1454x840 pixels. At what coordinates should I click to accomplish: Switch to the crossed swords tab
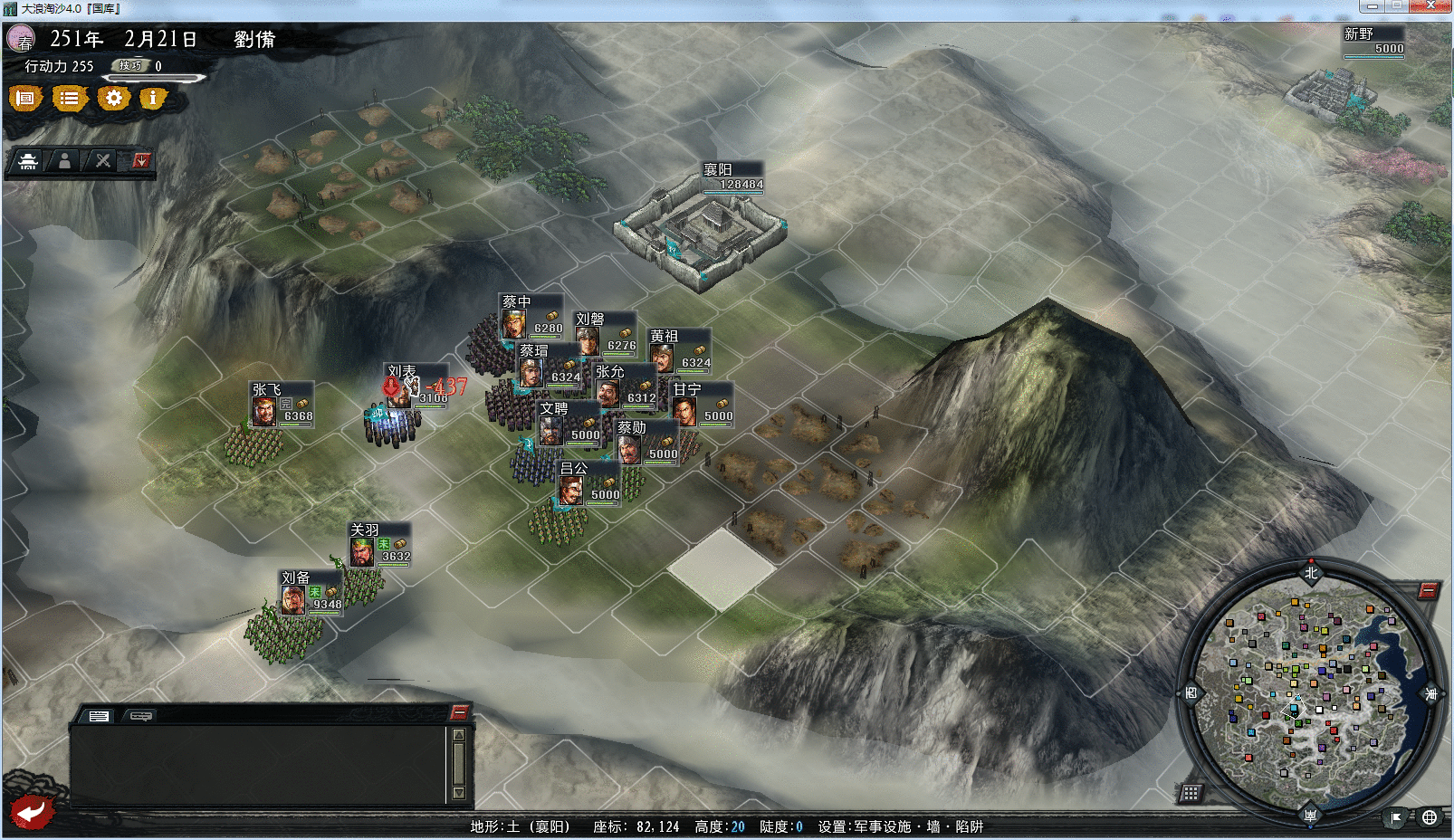(x=103, y=161)
